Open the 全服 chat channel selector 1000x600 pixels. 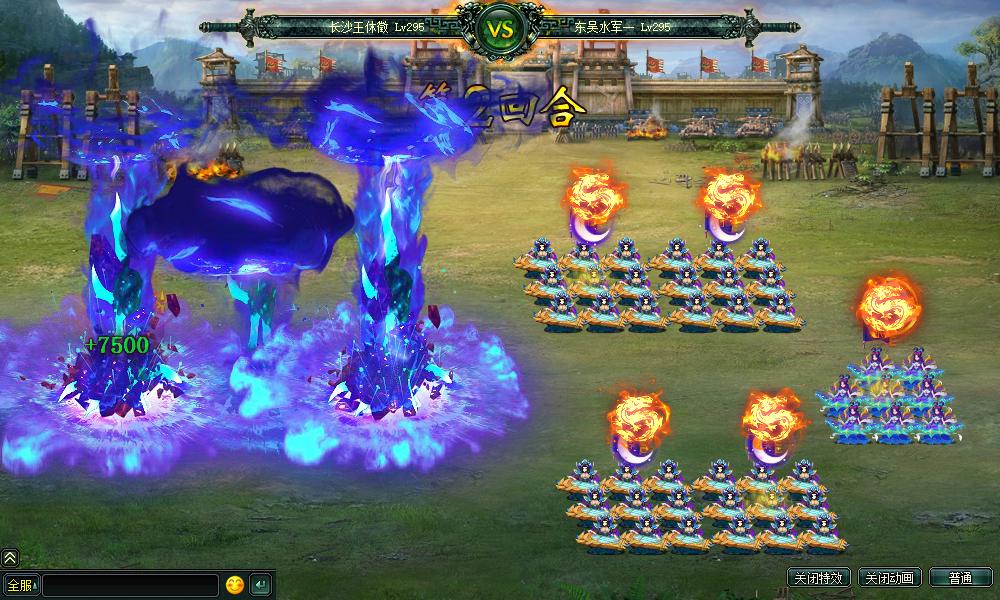[20, 584]
